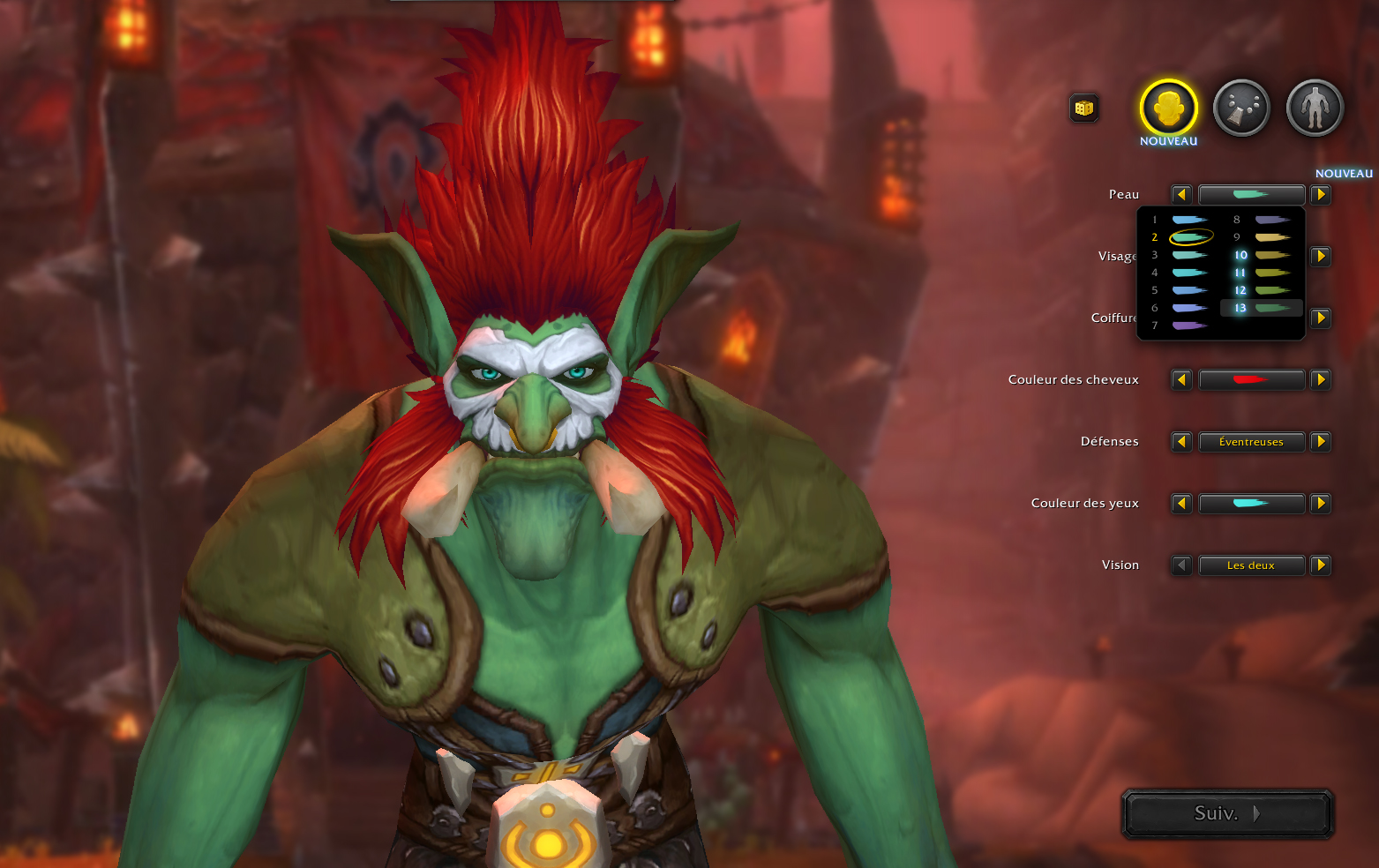
Task: Select the previous Défenses tusk style
Action: (1181, 442)
